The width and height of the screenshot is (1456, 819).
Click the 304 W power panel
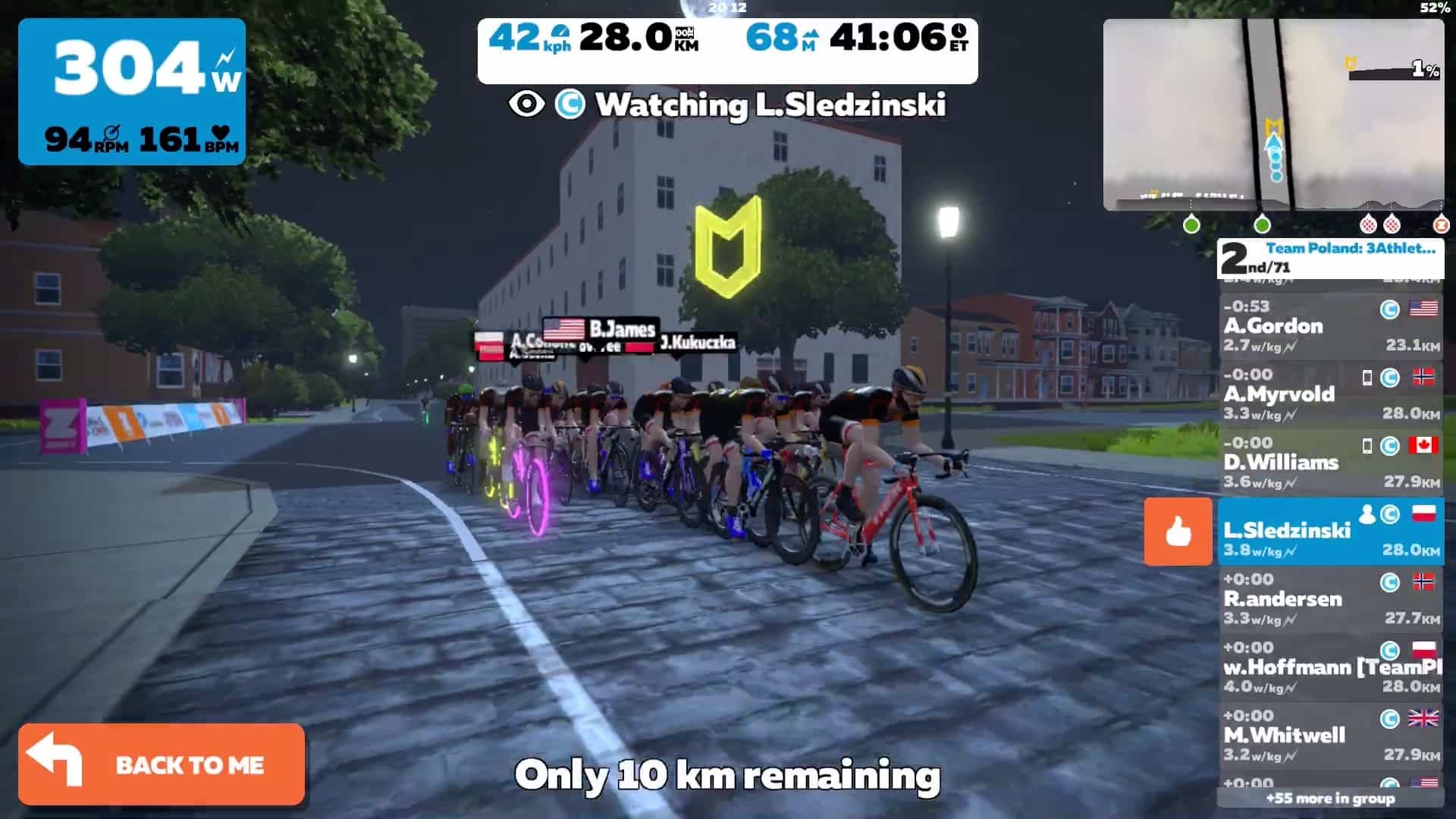click(132, 92)
